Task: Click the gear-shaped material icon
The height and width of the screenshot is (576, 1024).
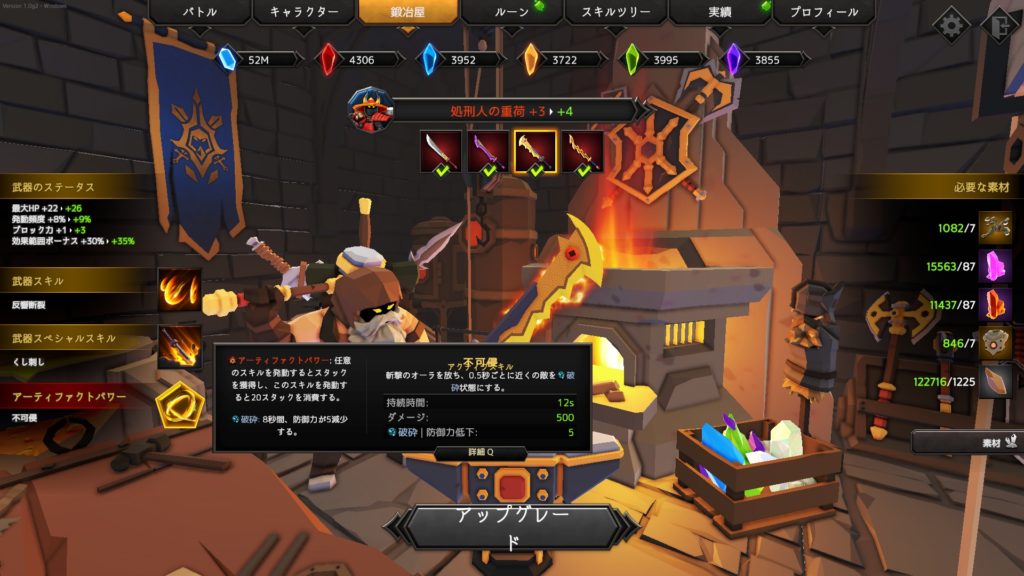Action: (x=995, y=343)
